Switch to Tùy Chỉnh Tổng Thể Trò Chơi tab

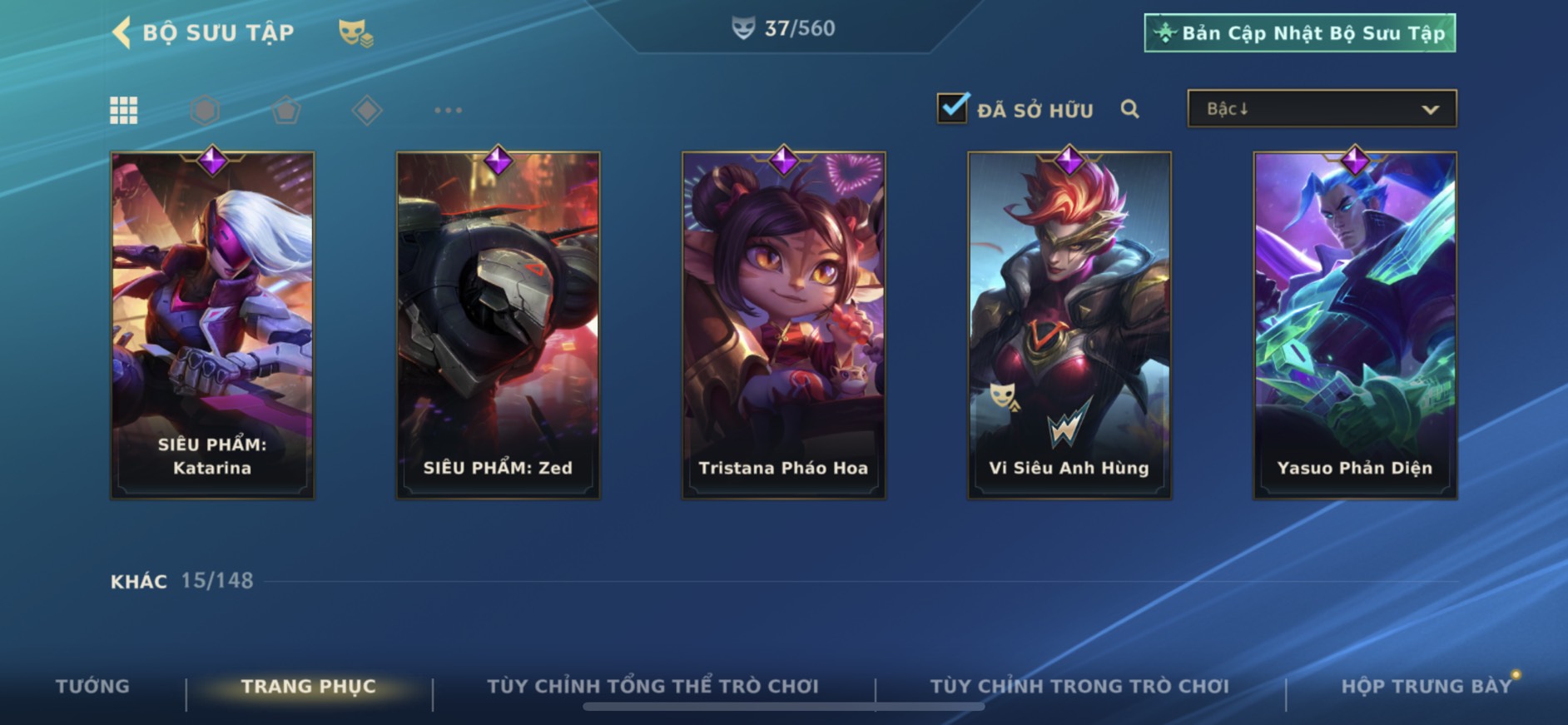click(653, 687)
